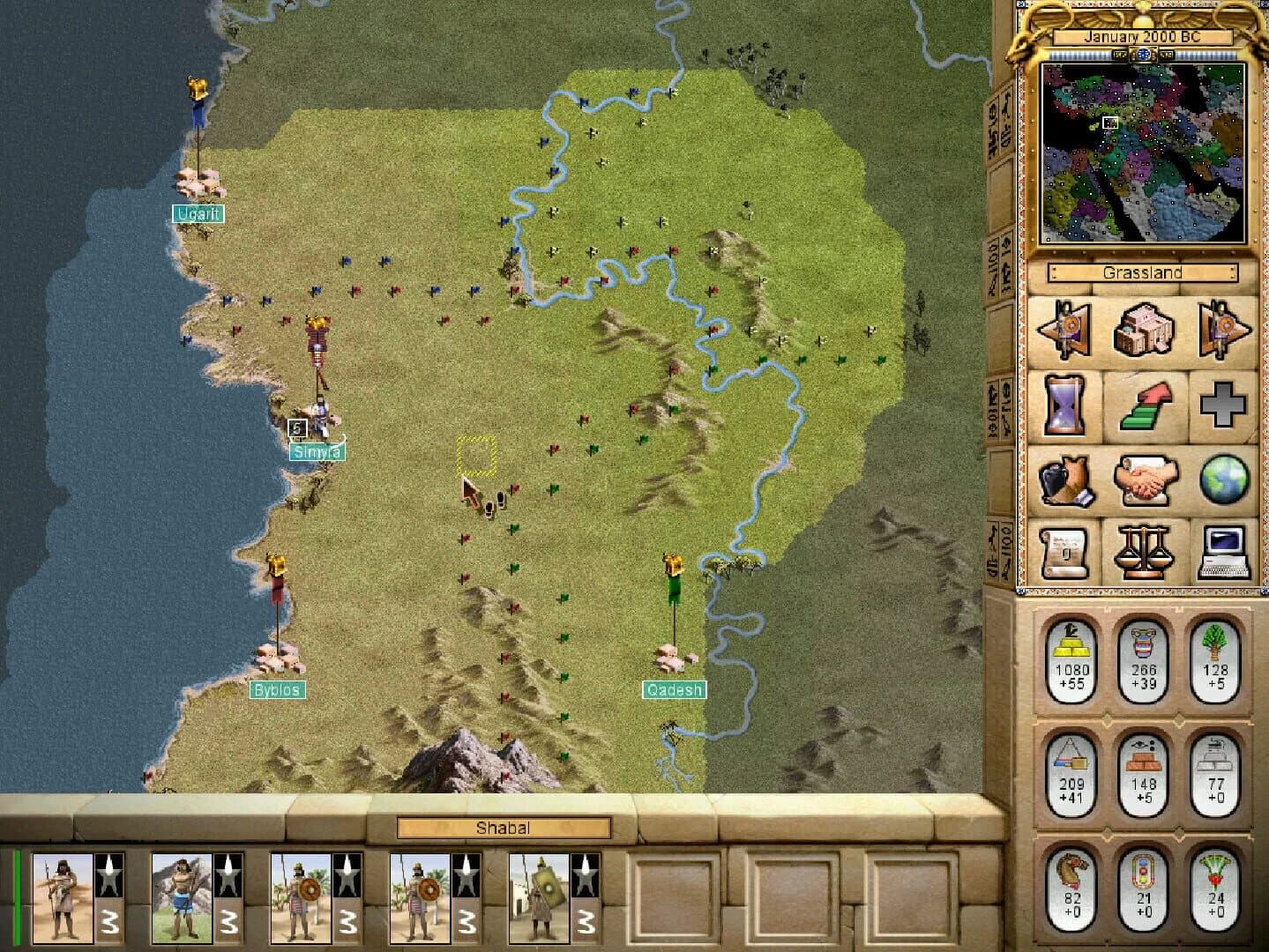Select the Ugarit city label on map

[x=199, y=213]
